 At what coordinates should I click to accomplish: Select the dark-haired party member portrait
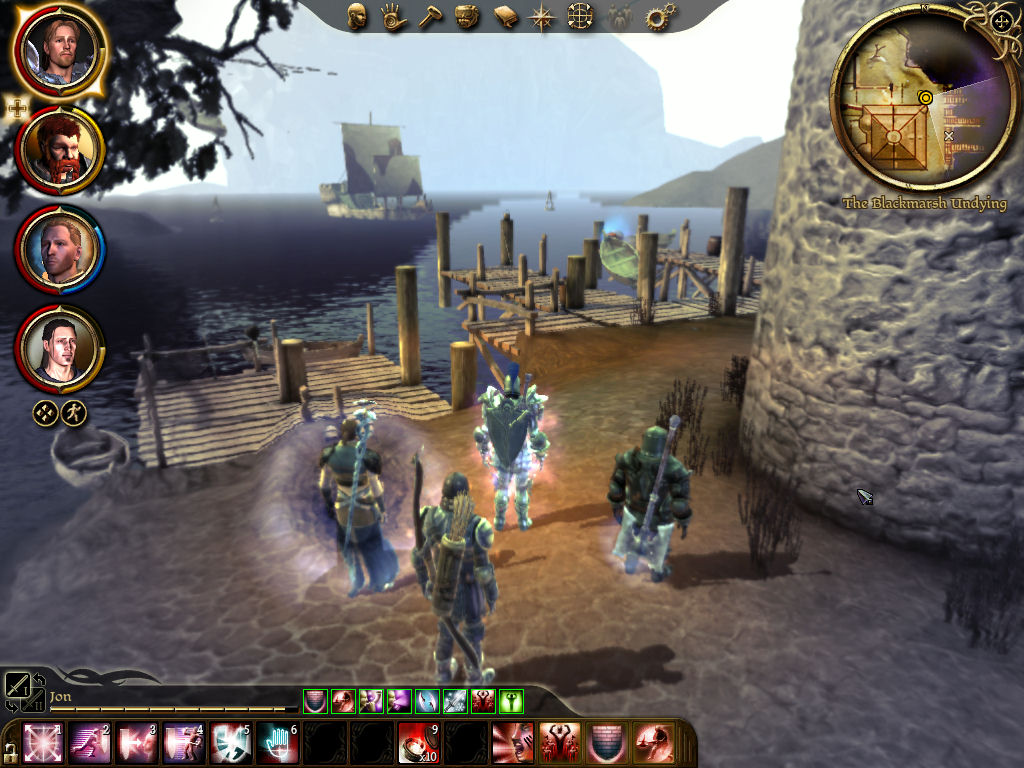click(x=59, y=348)
